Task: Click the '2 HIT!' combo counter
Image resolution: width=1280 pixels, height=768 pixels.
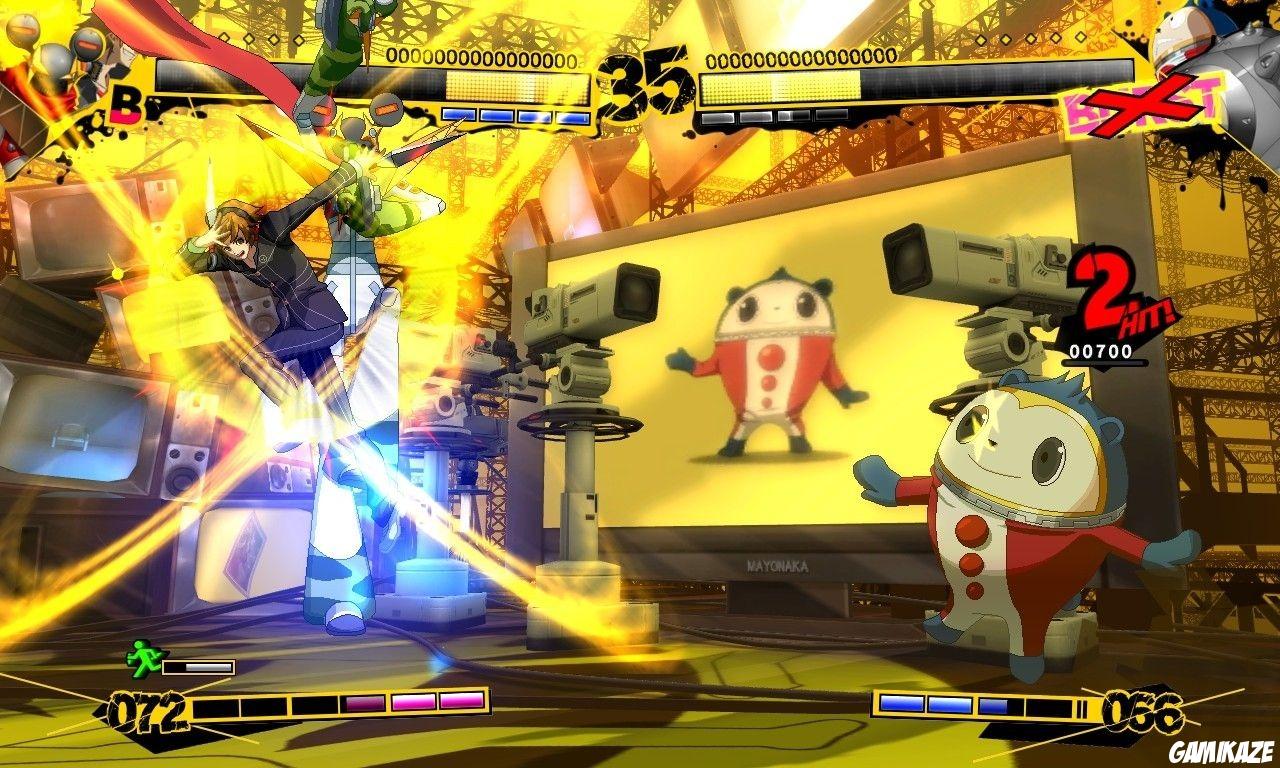Action: [x=1118, y=300]
